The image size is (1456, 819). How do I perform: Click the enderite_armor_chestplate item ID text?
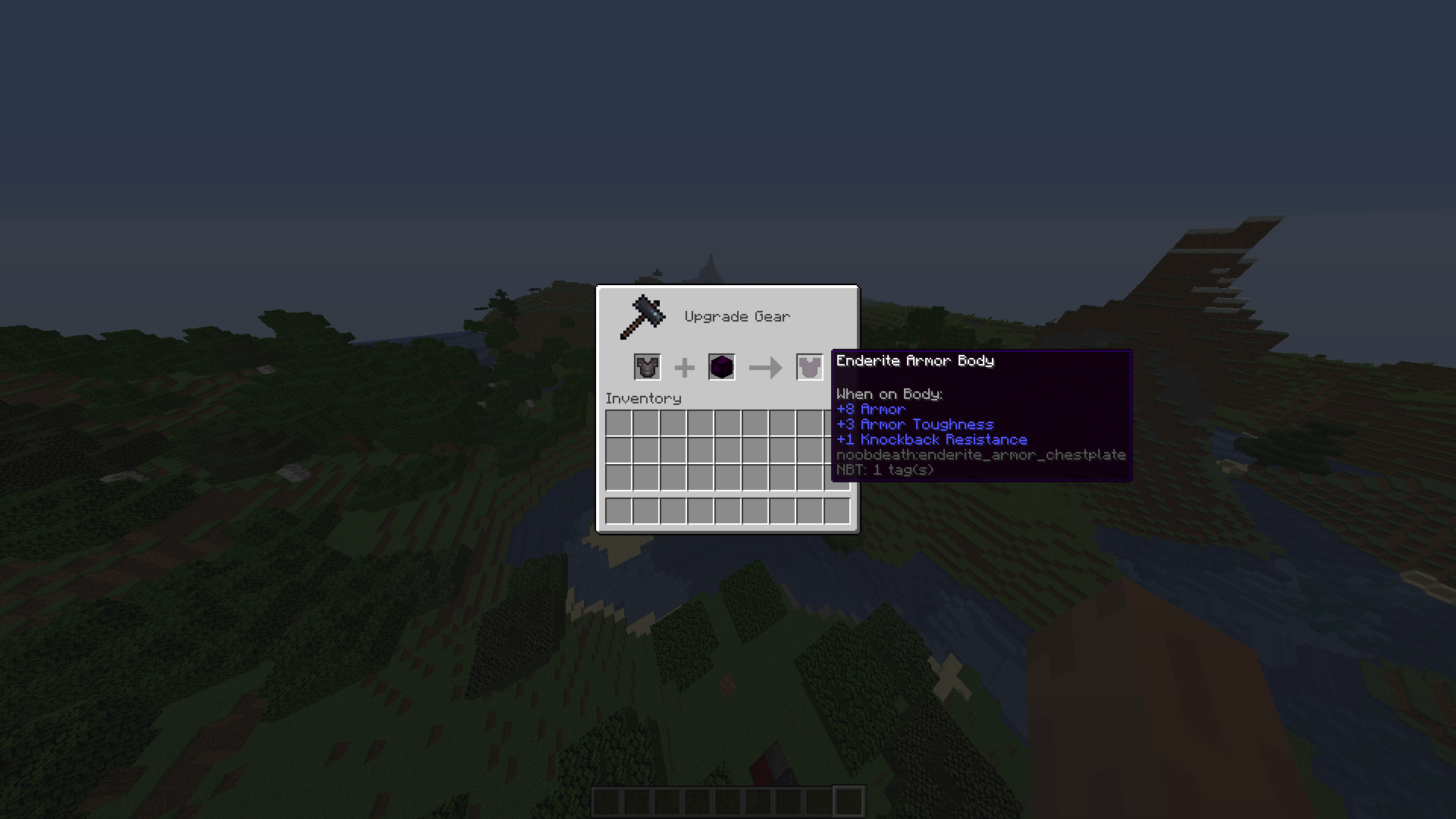coord(981,454)
